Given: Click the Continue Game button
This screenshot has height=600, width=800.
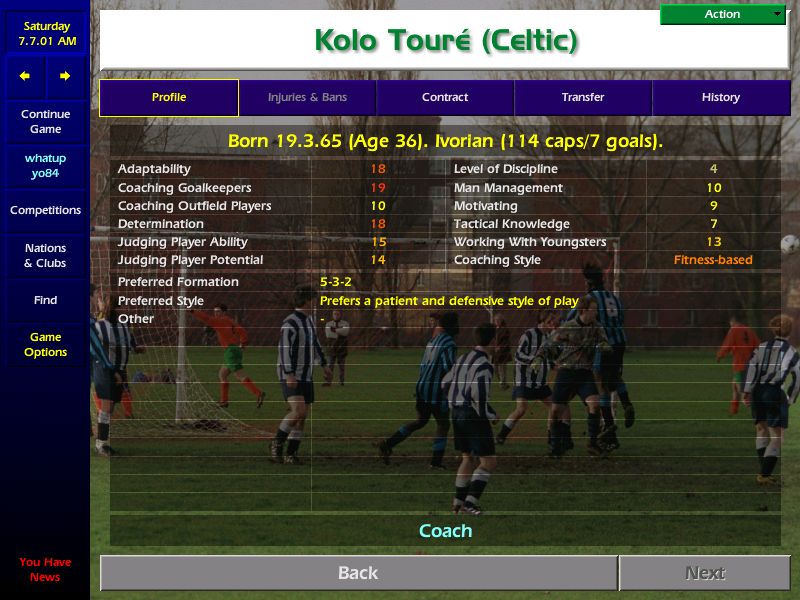Looking at the screenshot, I should 45,122.
